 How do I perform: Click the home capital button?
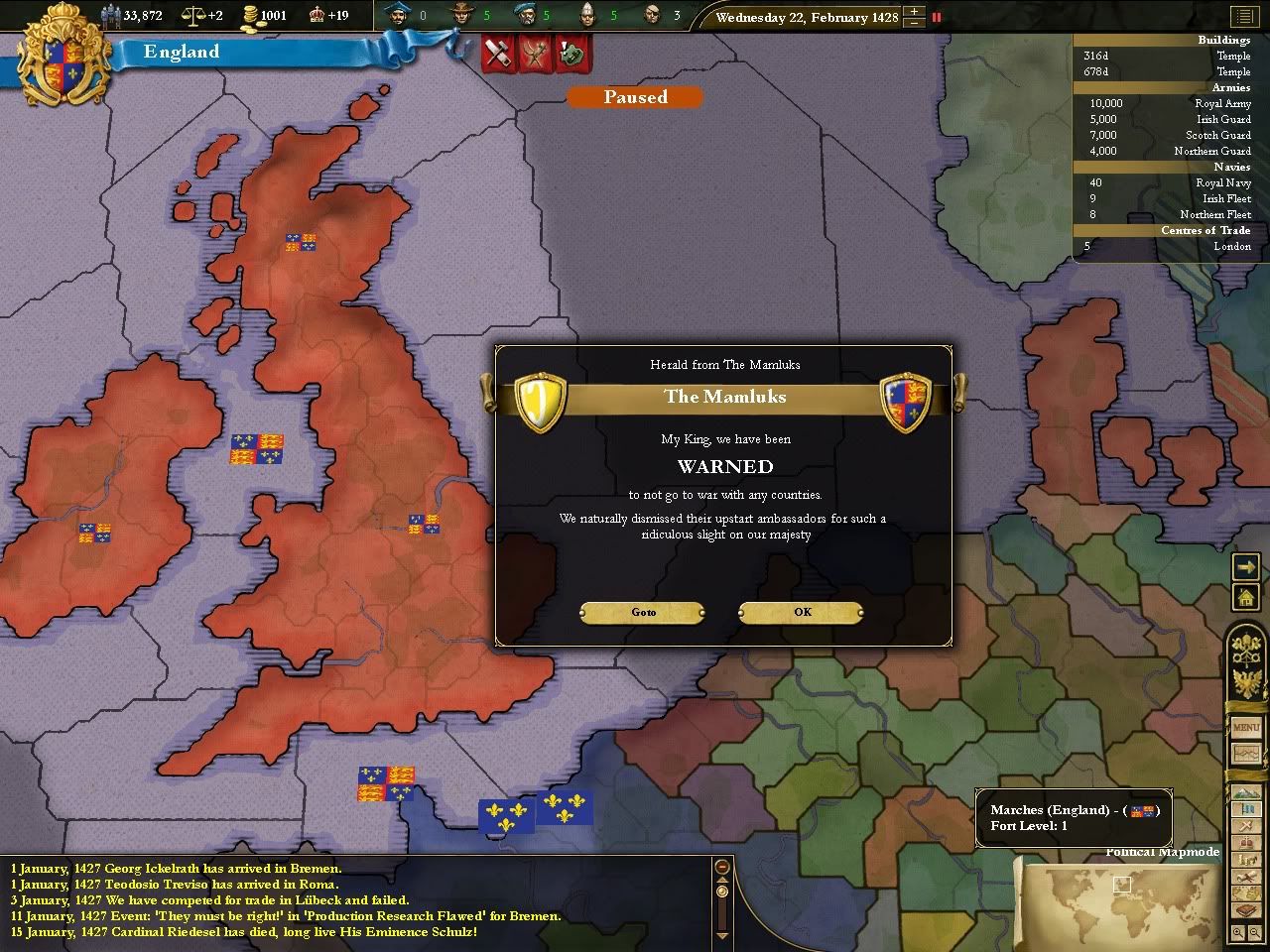click(1245, 597)
